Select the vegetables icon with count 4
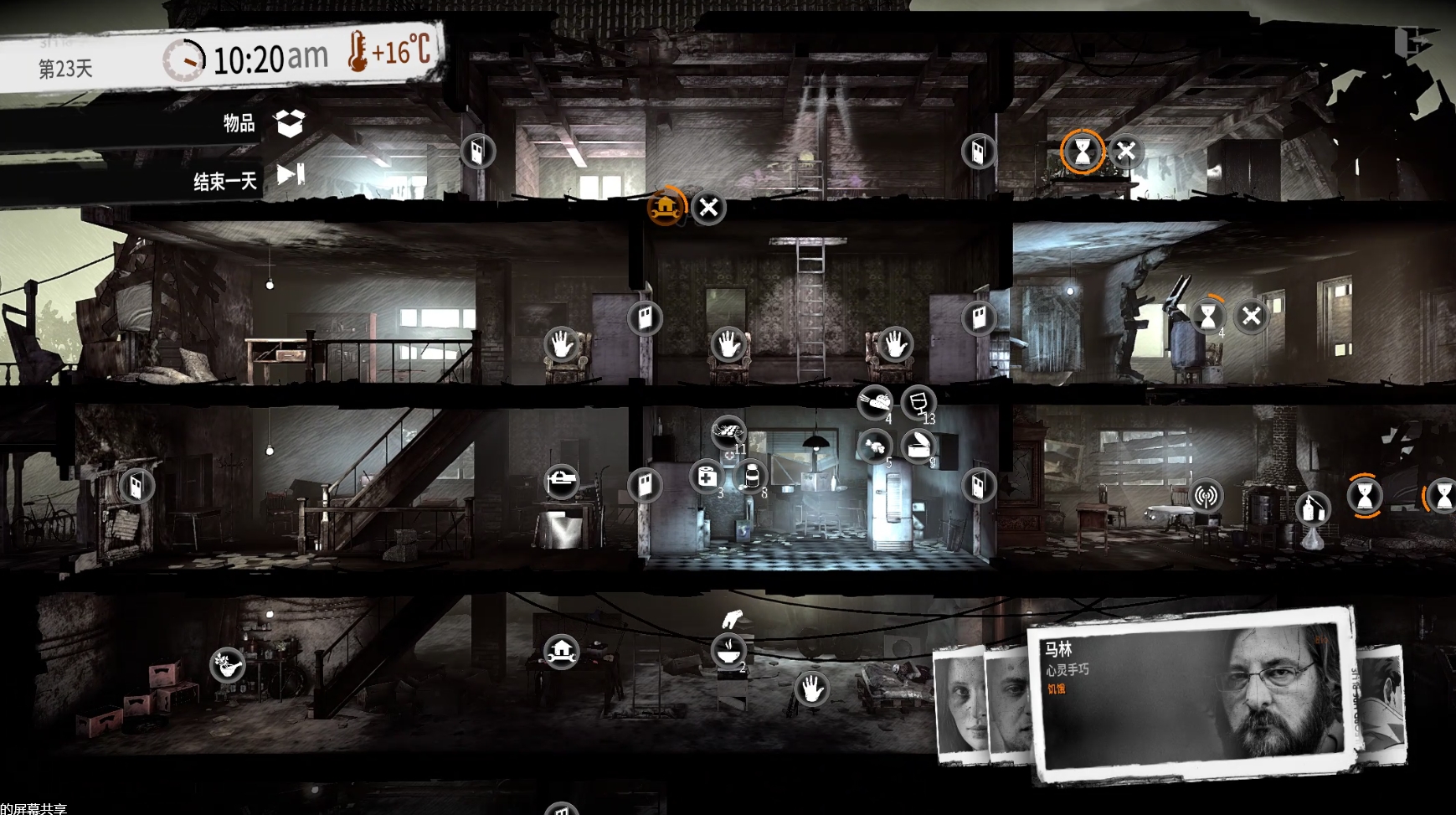This screenshot has height=815, width=1456. tap(875, 402)
